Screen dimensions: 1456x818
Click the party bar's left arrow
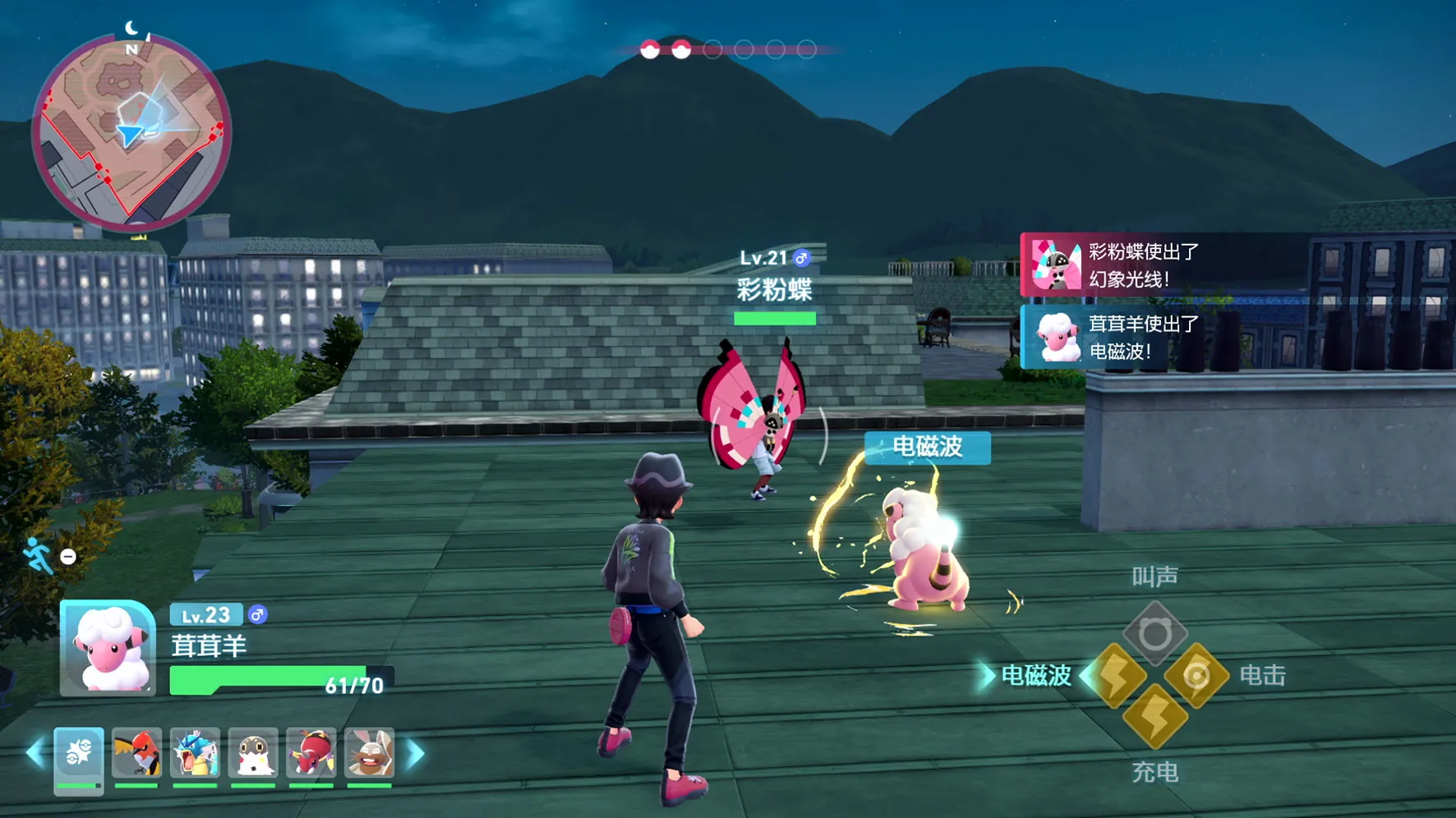35,753
